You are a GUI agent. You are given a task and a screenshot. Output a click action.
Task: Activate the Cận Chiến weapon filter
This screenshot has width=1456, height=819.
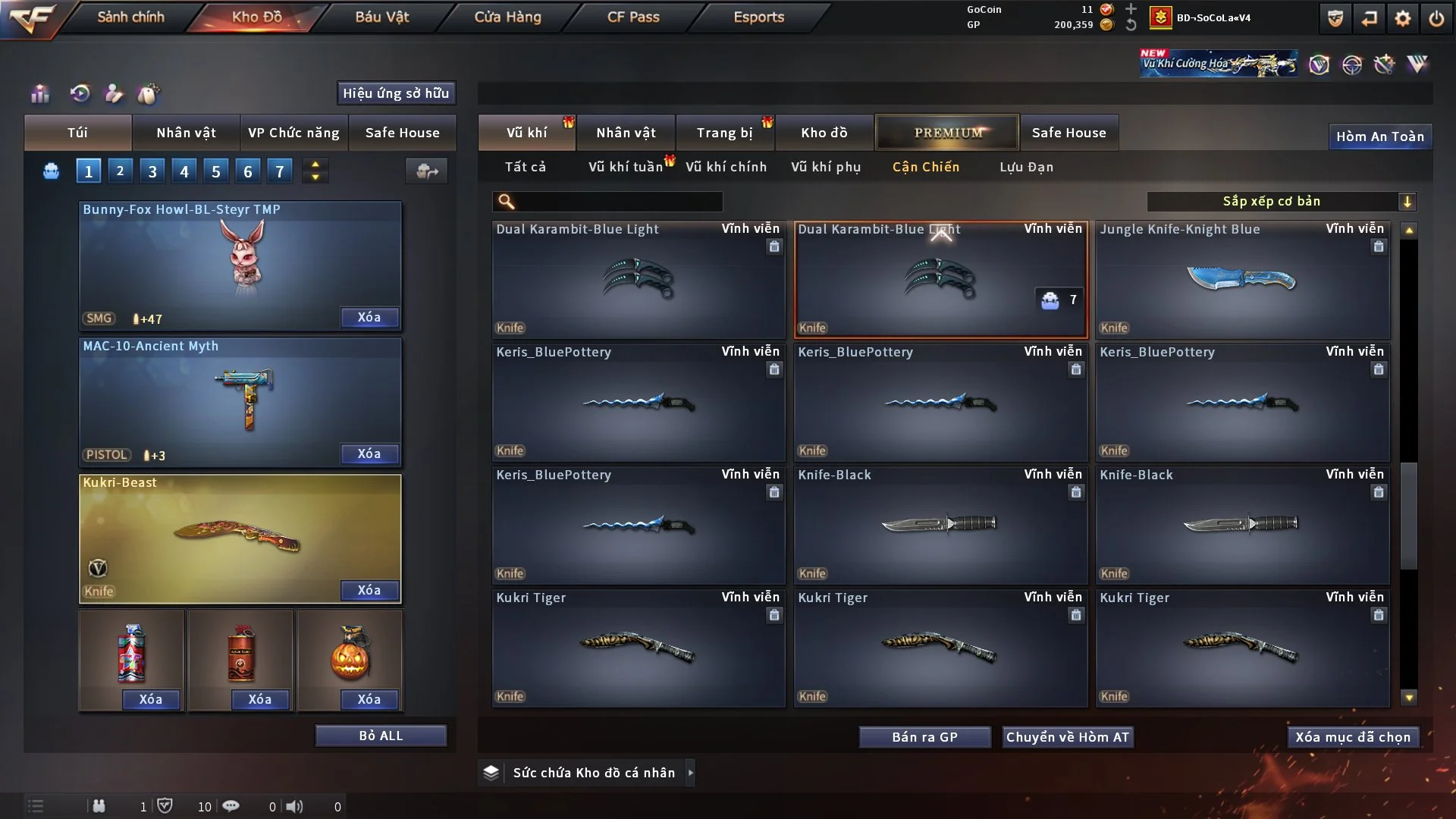926,167
